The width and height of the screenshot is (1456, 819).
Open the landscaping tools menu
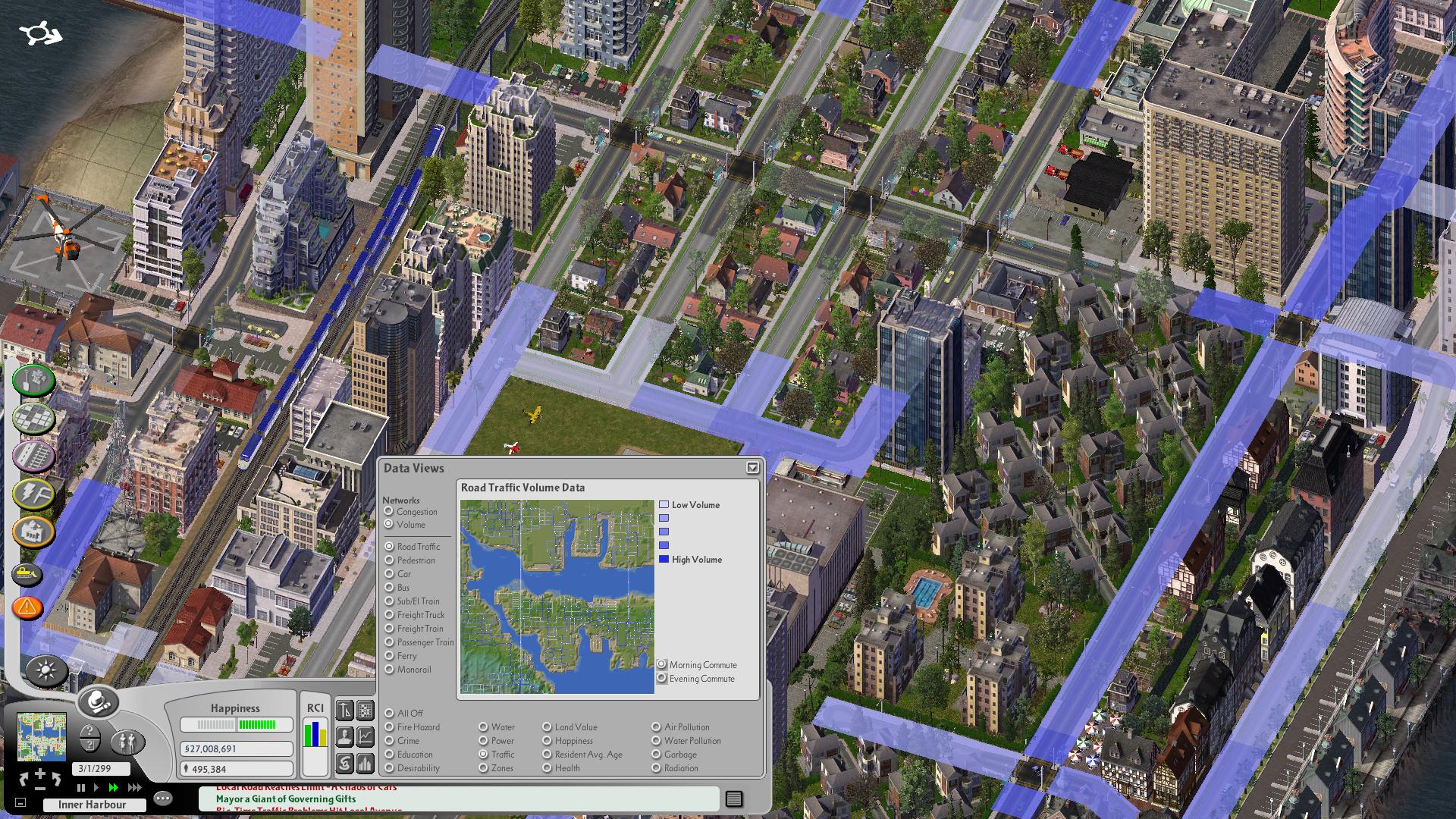[33, 381]
